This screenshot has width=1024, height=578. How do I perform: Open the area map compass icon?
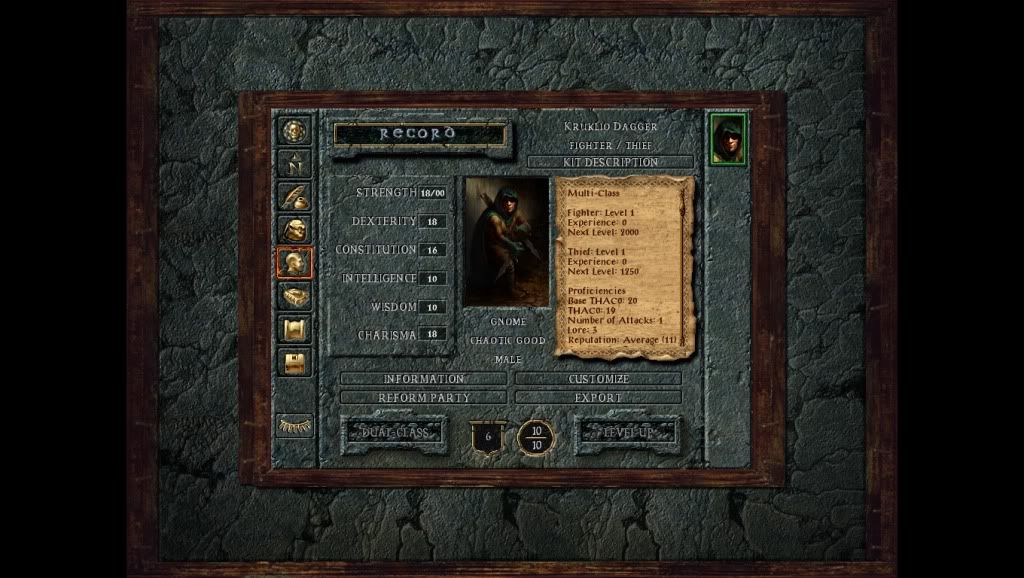click(x=295, y=163)
